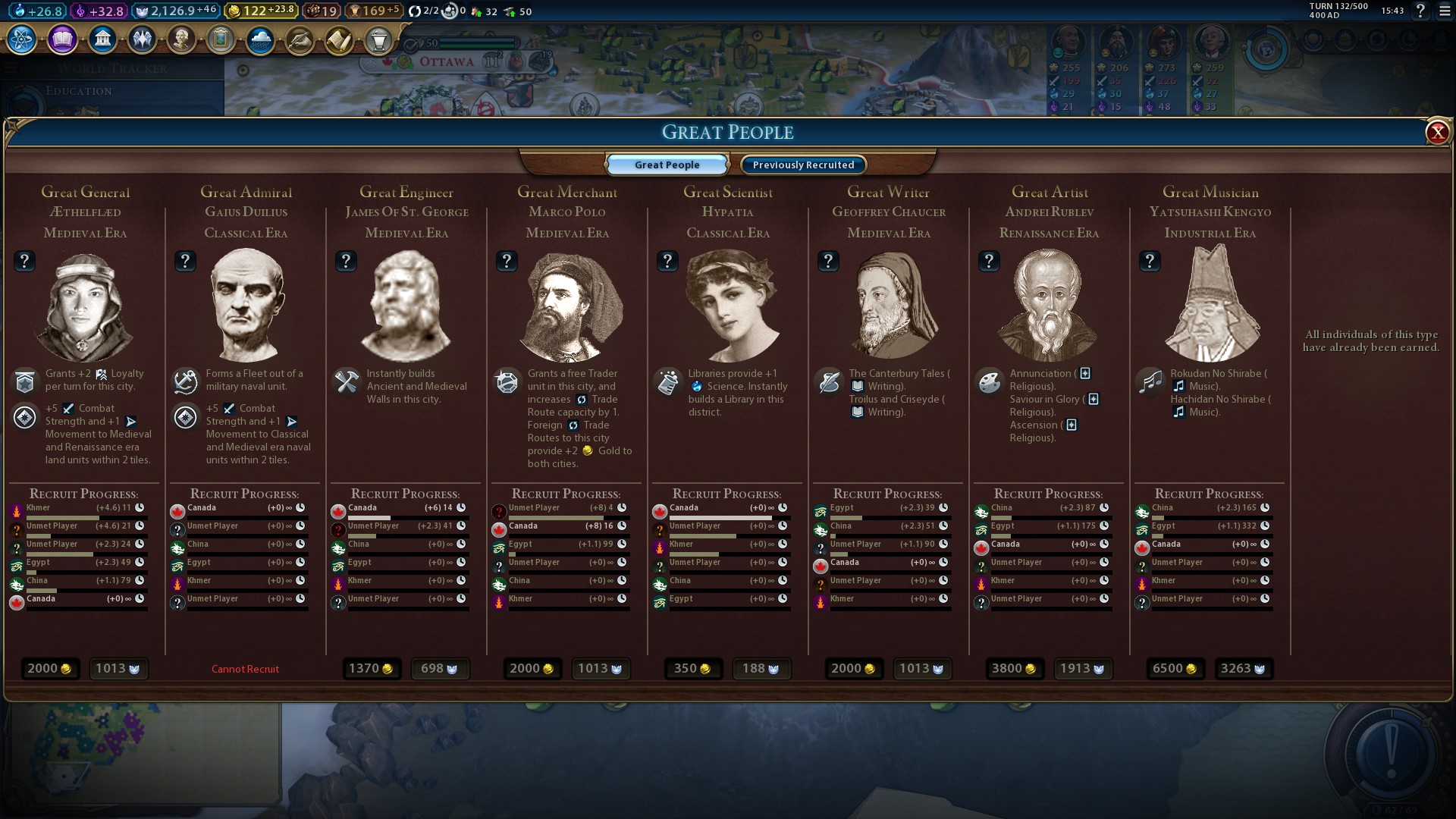Screen dimensions: 1456x819
Task: Pay 3800 gold for Andrei Rublev
Action: coord(1014,668)
